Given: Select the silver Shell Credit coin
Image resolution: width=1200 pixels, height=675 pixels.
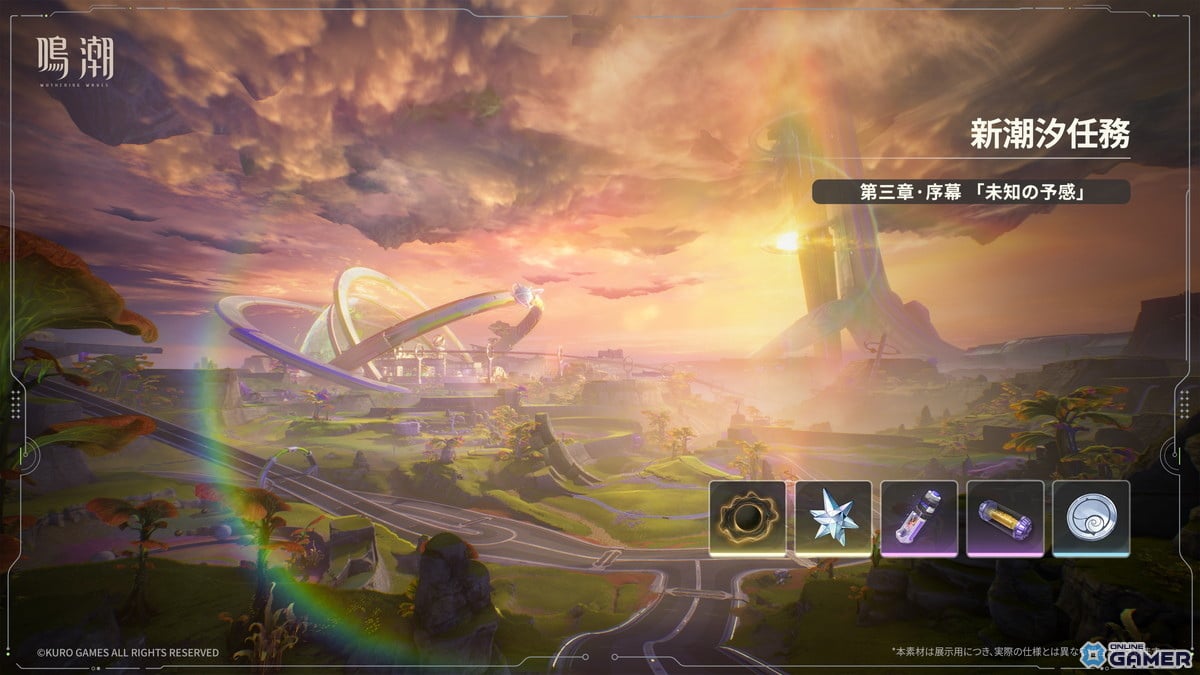Looking at the screenshot, I should pos(1091,517).
